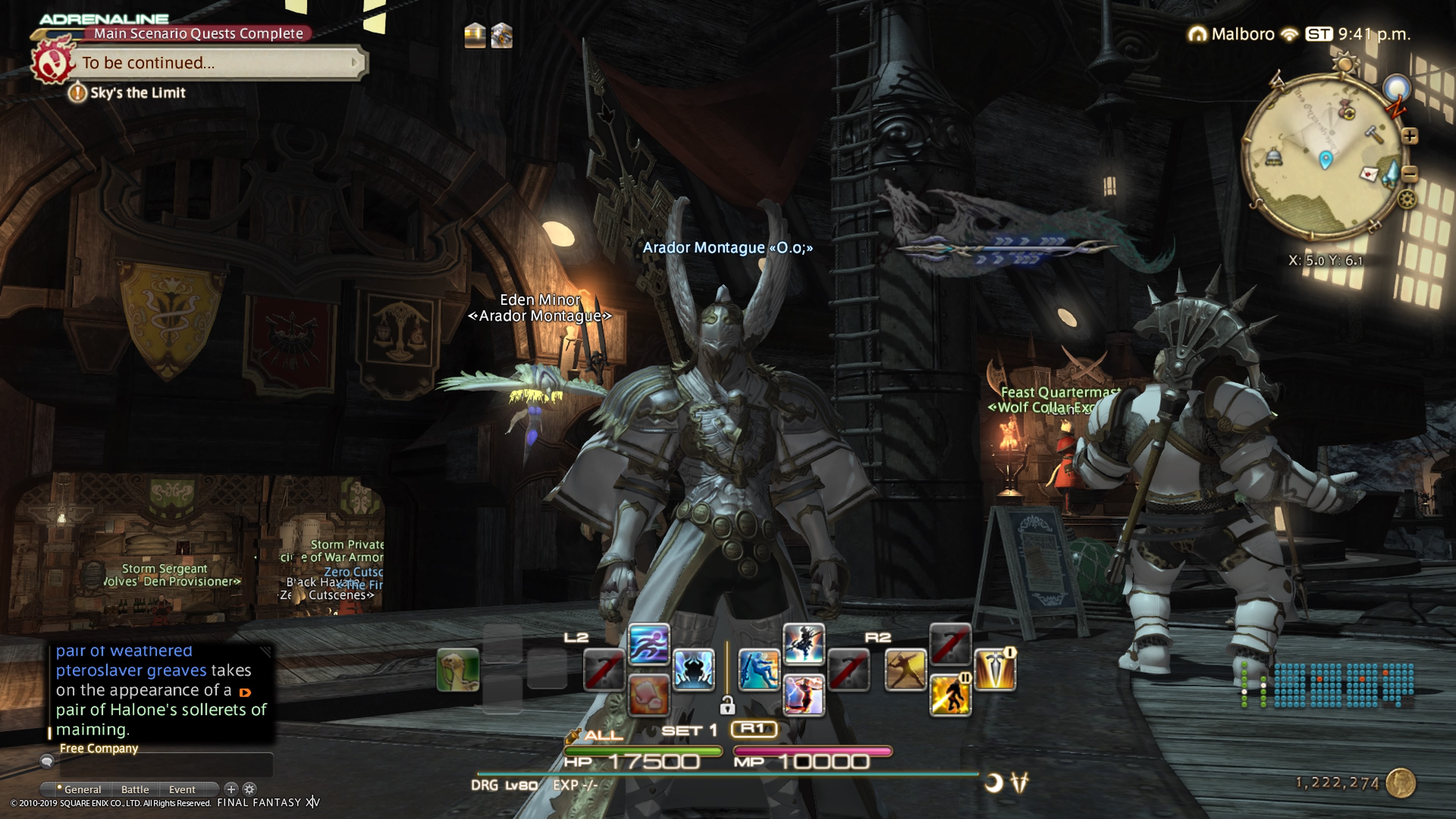Open minimap settings via the gear icon

click(x=1407, y=199)
